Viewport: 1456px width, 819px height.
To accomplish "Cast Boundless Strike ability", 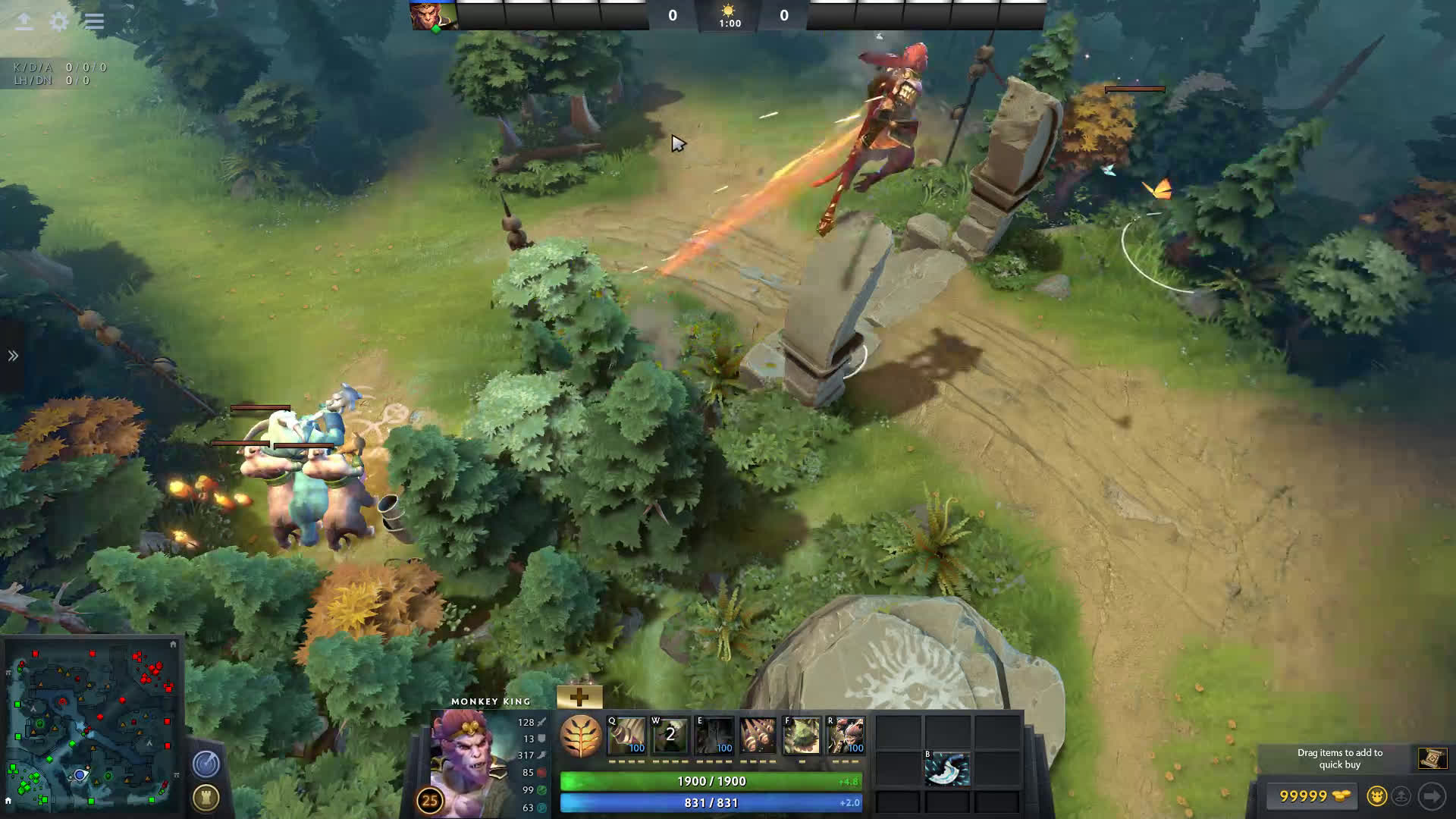I will point(627,735).
